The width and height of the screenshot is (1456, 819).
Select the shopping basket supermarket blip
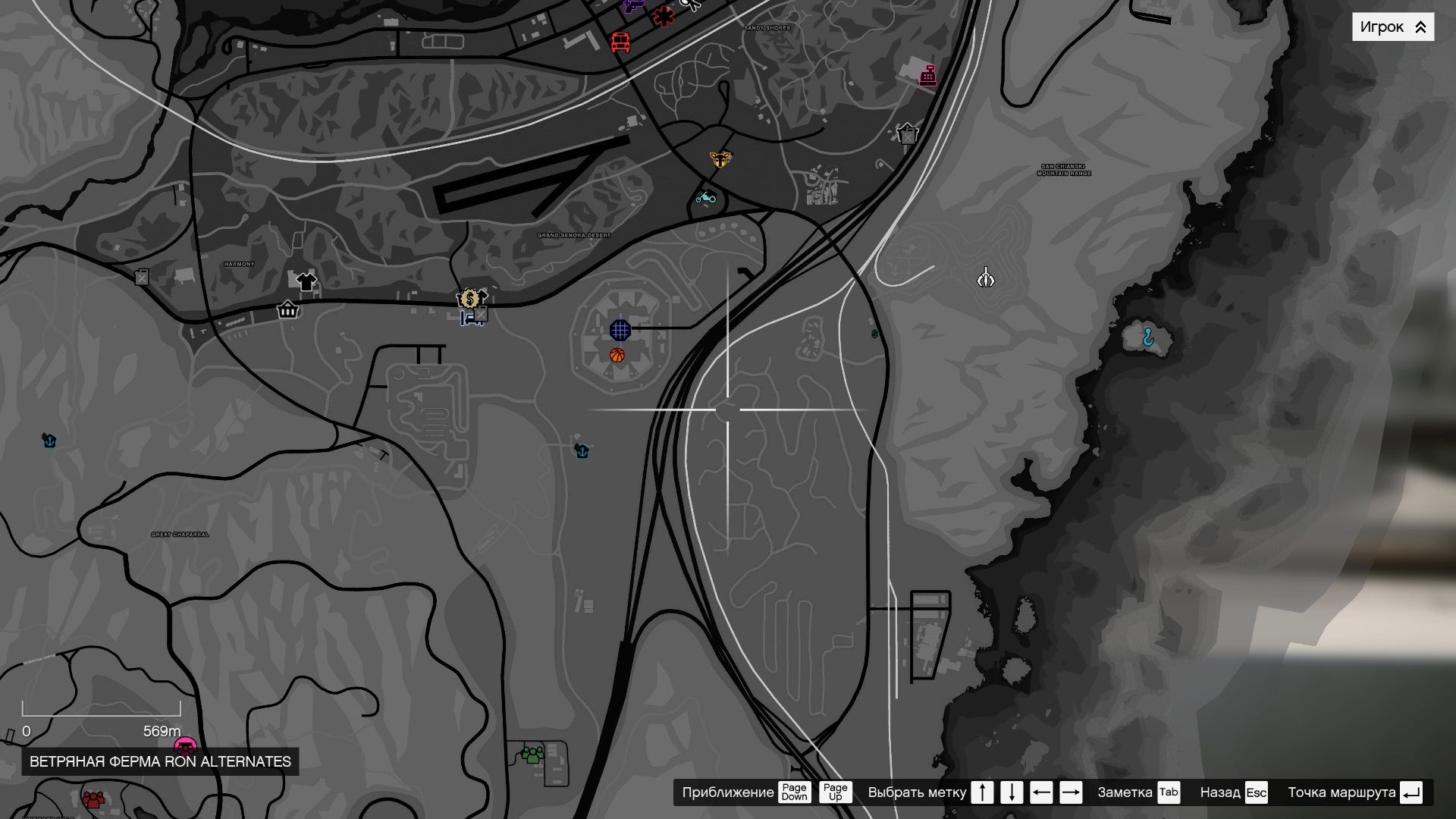pyautogui.click(x=288, y=311)
